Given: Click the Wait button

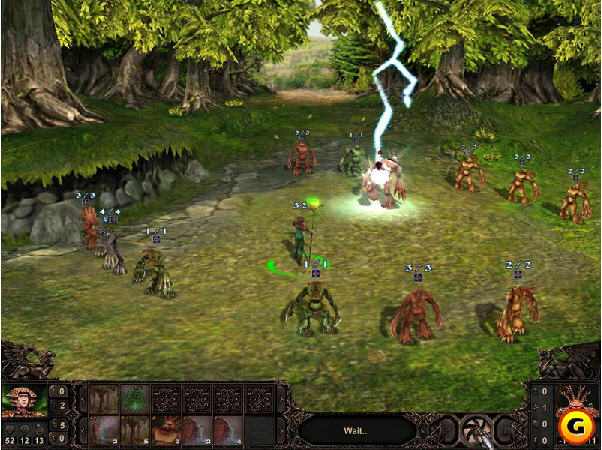Looking at the screenshot, I should coord(355,429).
